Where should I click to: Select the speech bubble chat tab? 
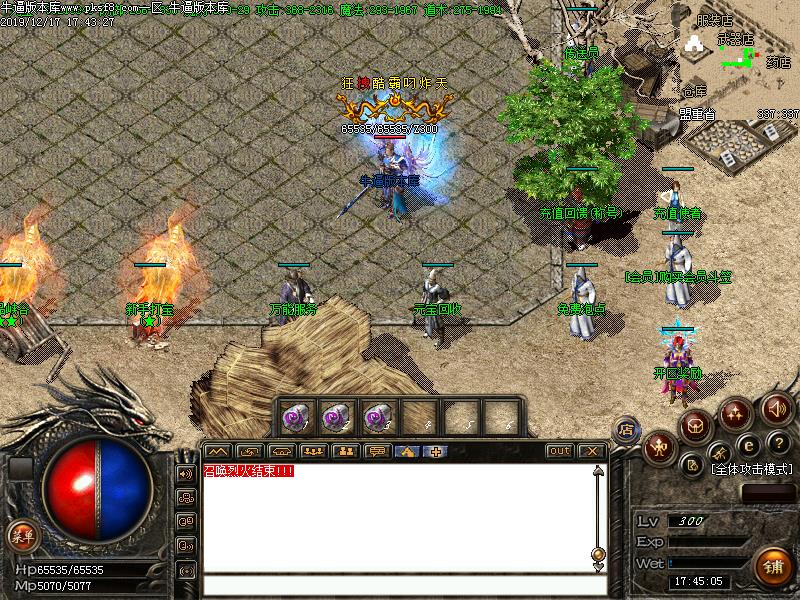click(x=376, y=451)
